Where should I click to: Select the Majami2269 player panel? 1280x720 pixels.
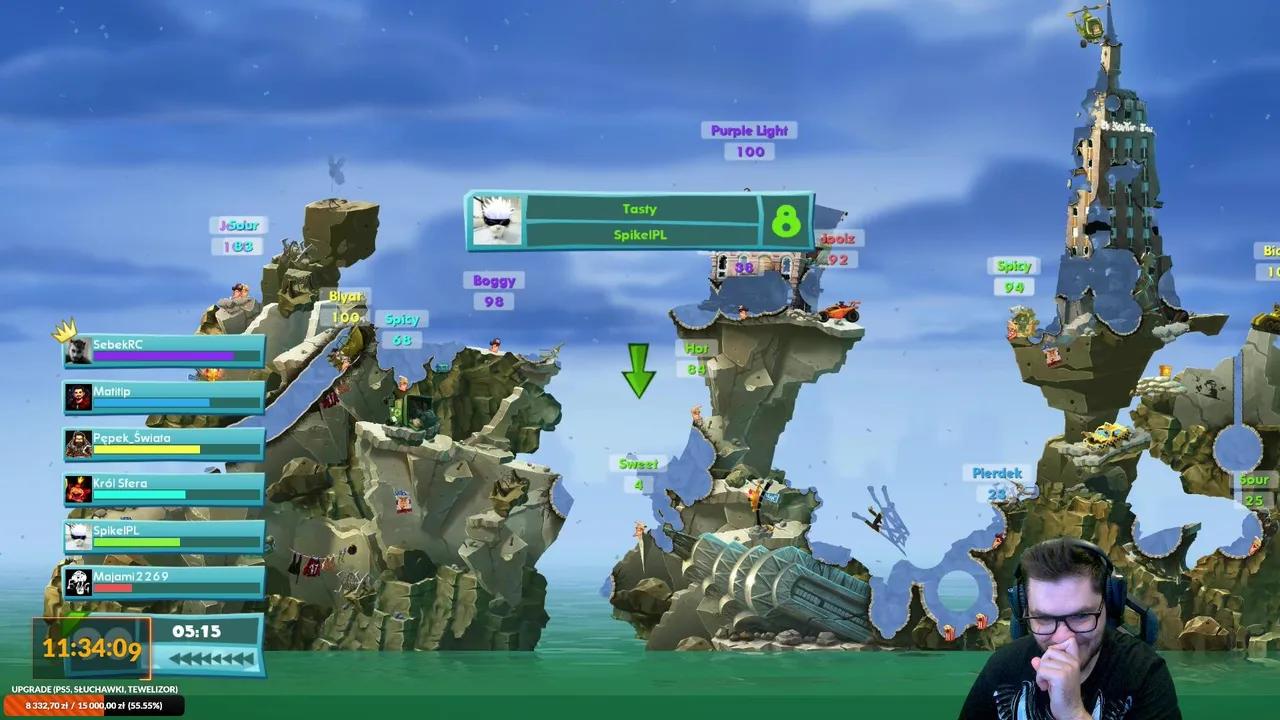[x=164, y=582]
